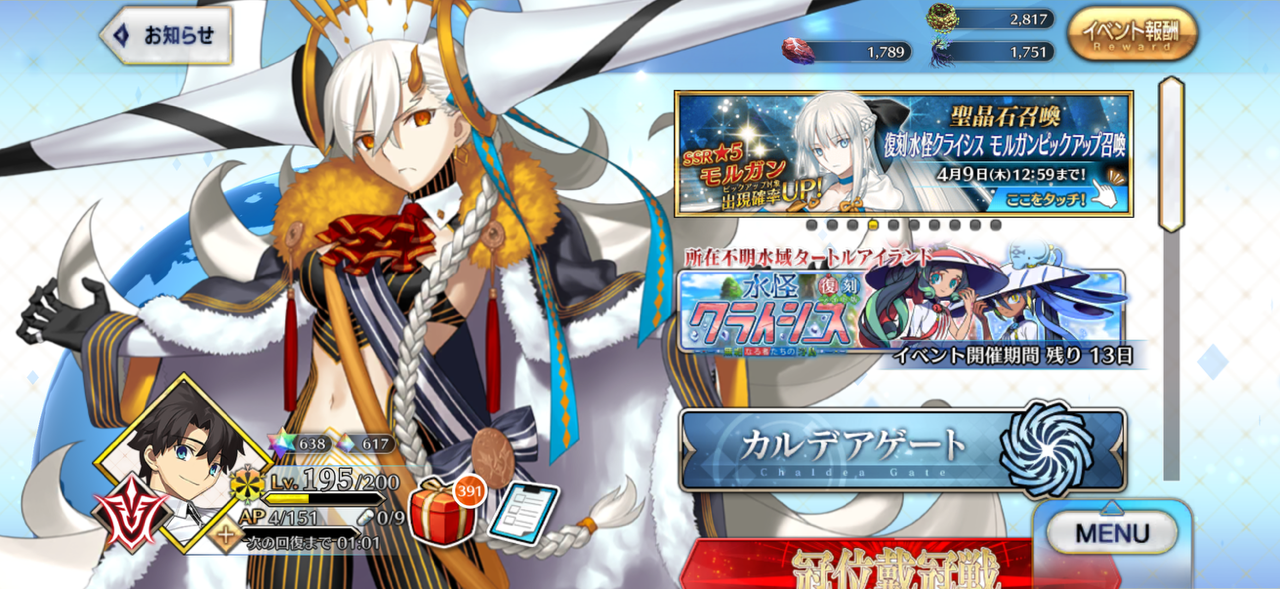The width and height of the screenshot is (1280, 589).
Task: Tap the Morgan pickup summon banner
Action: pyautogui.click(x=903, y=153)
